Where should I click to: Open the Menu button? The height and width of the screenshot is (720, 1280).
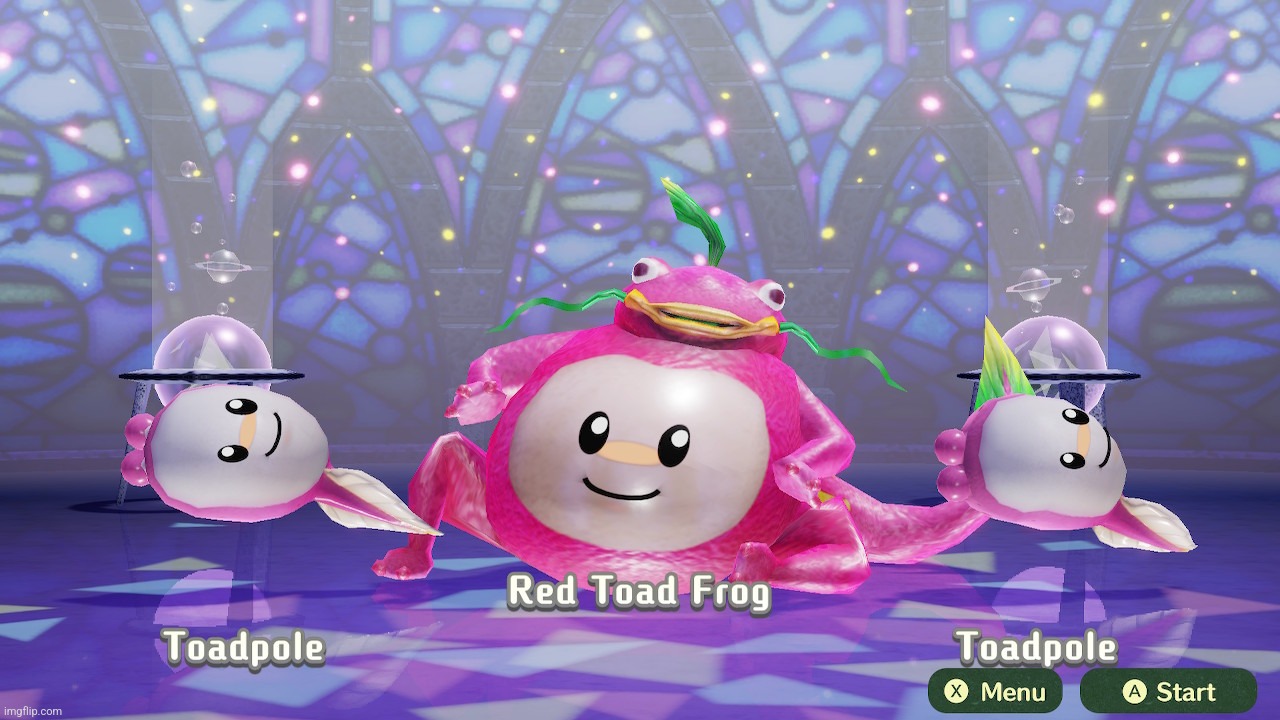pos(994,691)
